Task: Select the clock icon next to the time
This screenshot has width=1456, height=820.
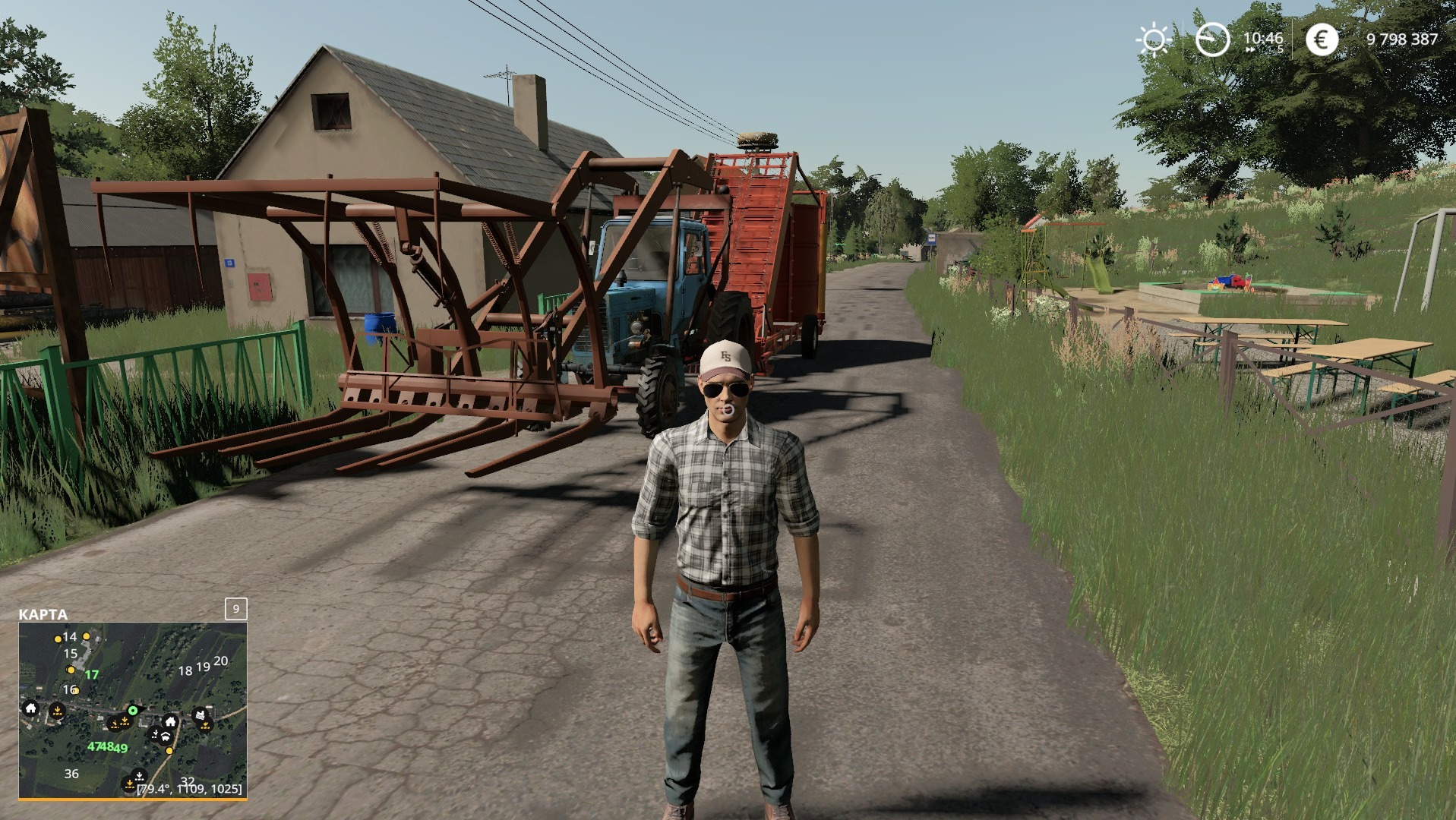Action: [1212, 39]
